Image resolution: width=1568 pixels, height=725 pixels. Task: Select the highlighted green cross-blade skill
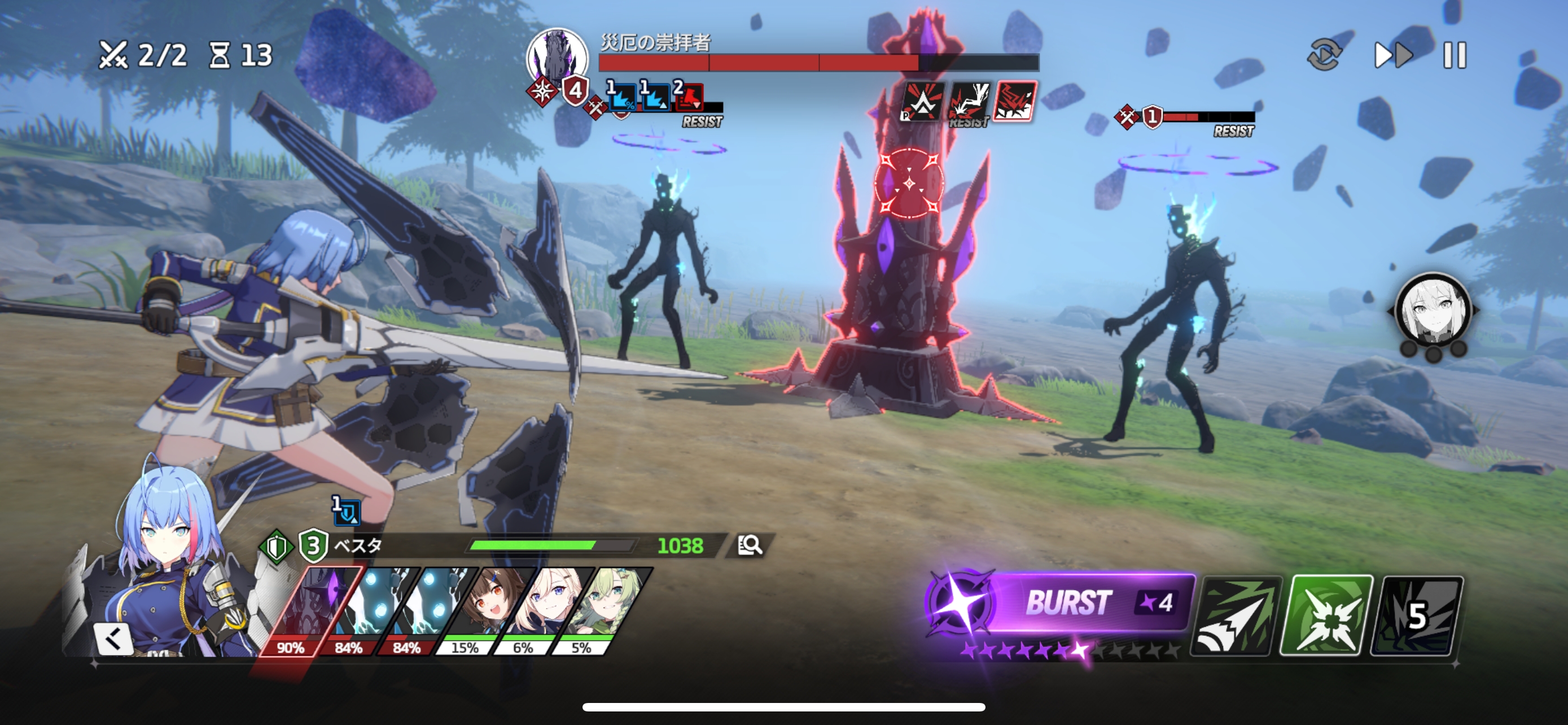tap(1326, 616)
